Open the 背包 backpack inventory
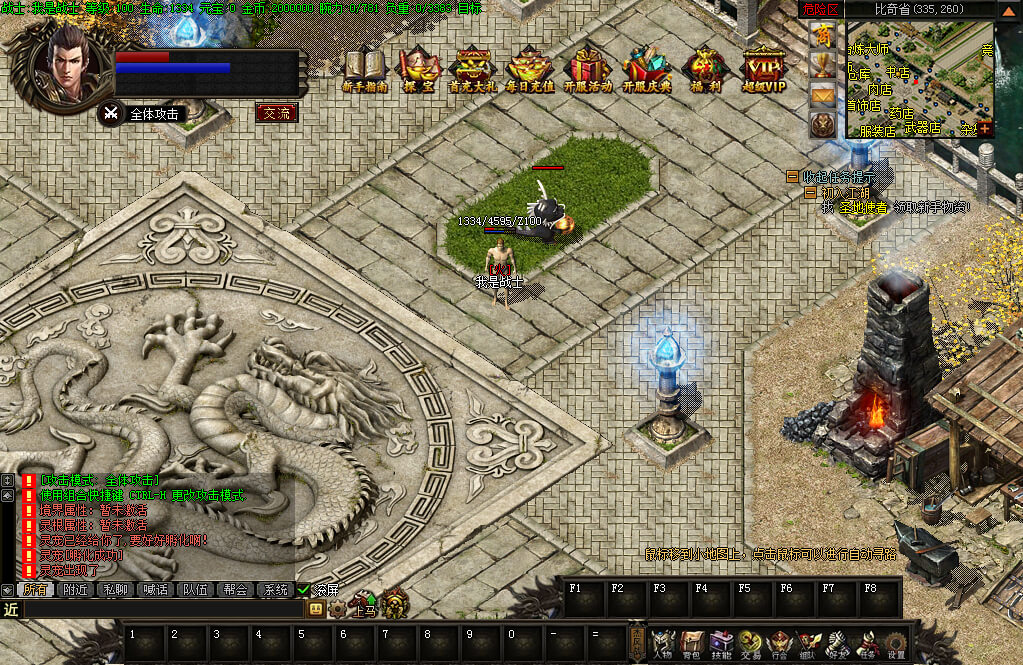 pos(692,645)
